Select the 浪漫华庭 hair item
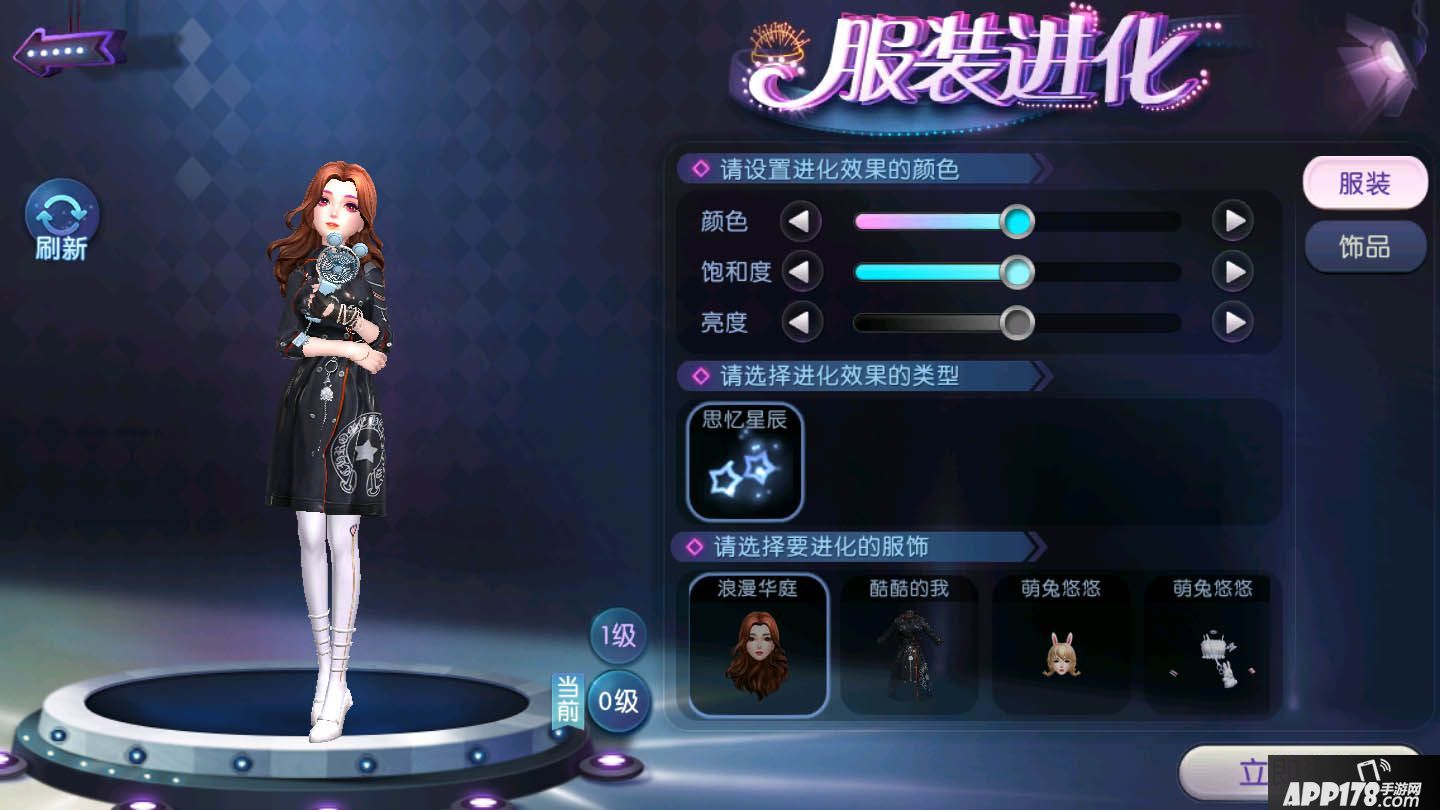 point(757,647)
